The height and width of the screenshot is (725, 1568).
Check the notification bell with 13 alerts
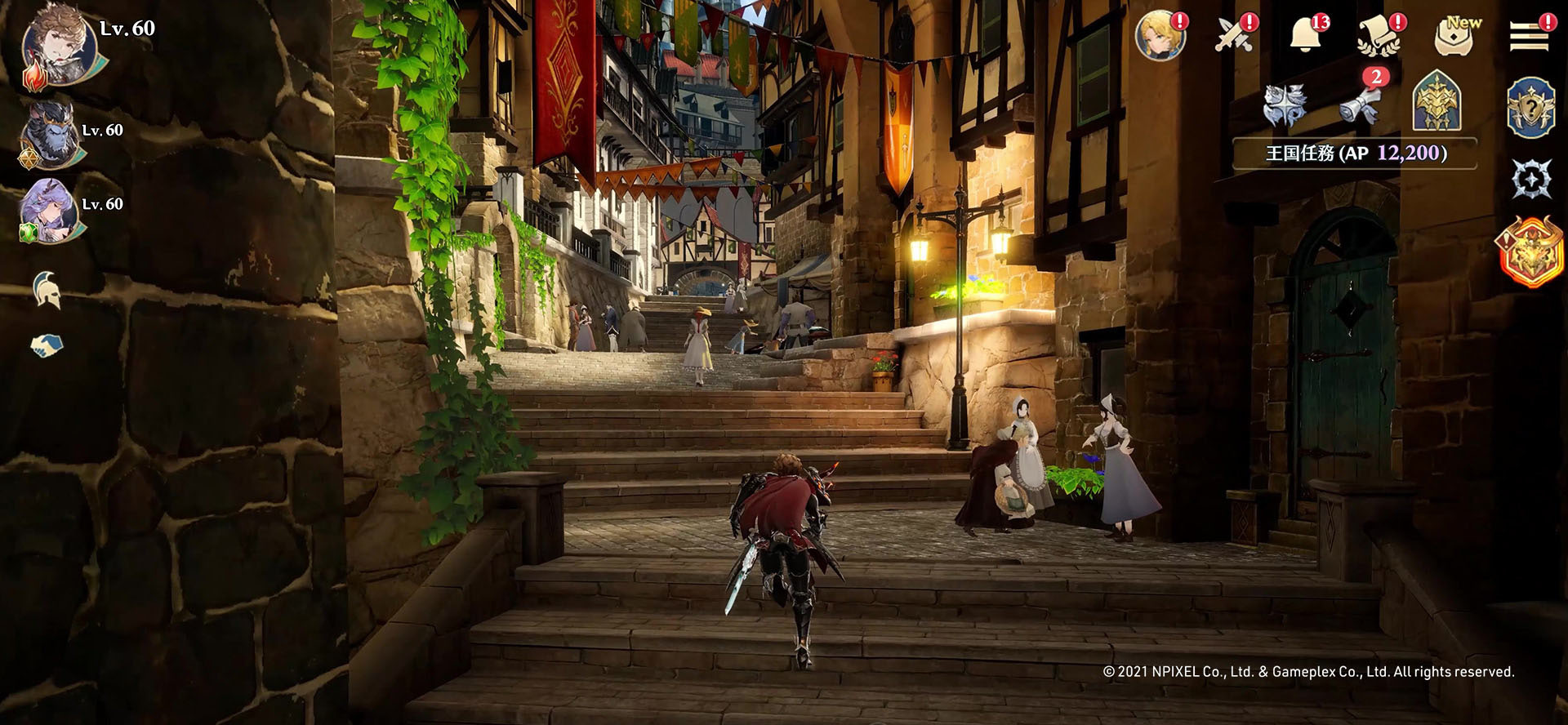coord(1307,35)
